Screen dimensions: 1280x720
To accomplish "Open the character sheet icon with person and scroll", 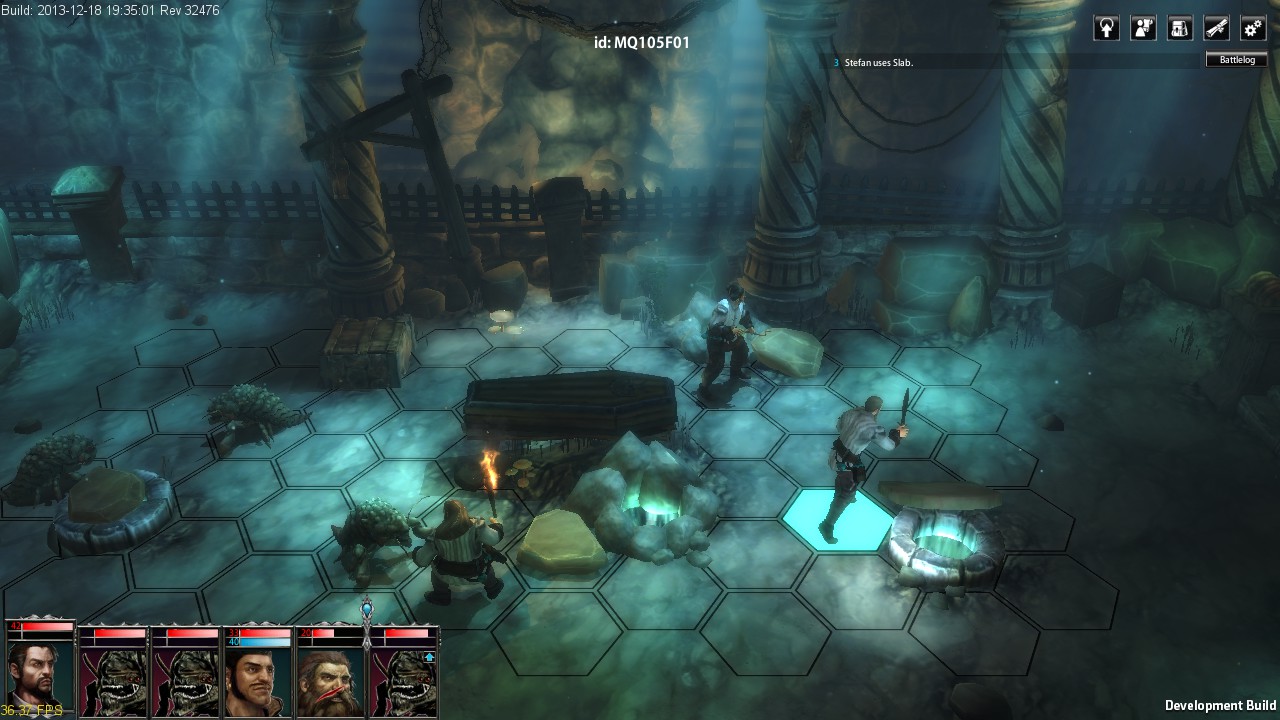I will tap(1143, 28).
